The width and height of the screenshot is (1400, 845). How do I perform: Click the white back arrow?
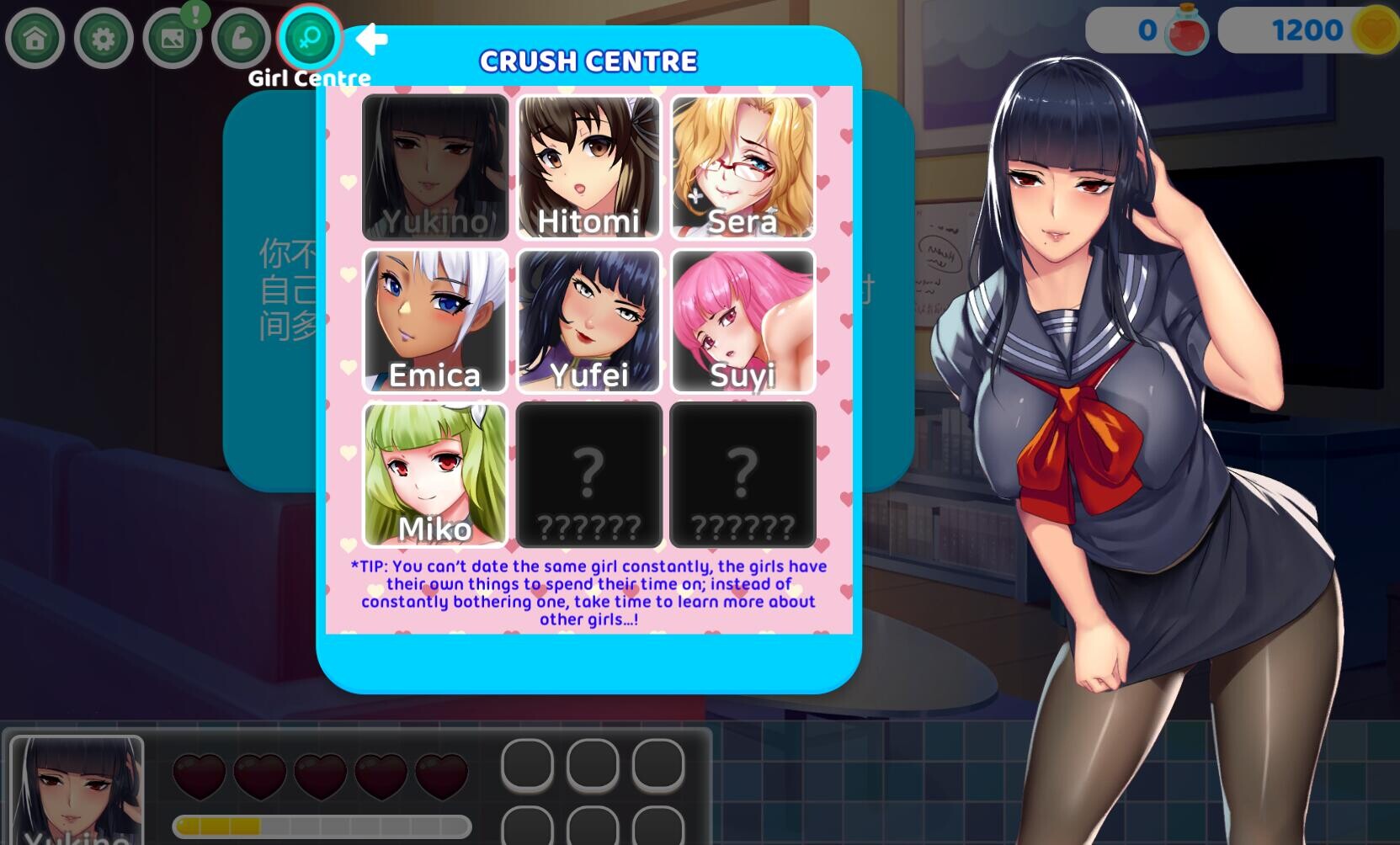tap(371, 39)
